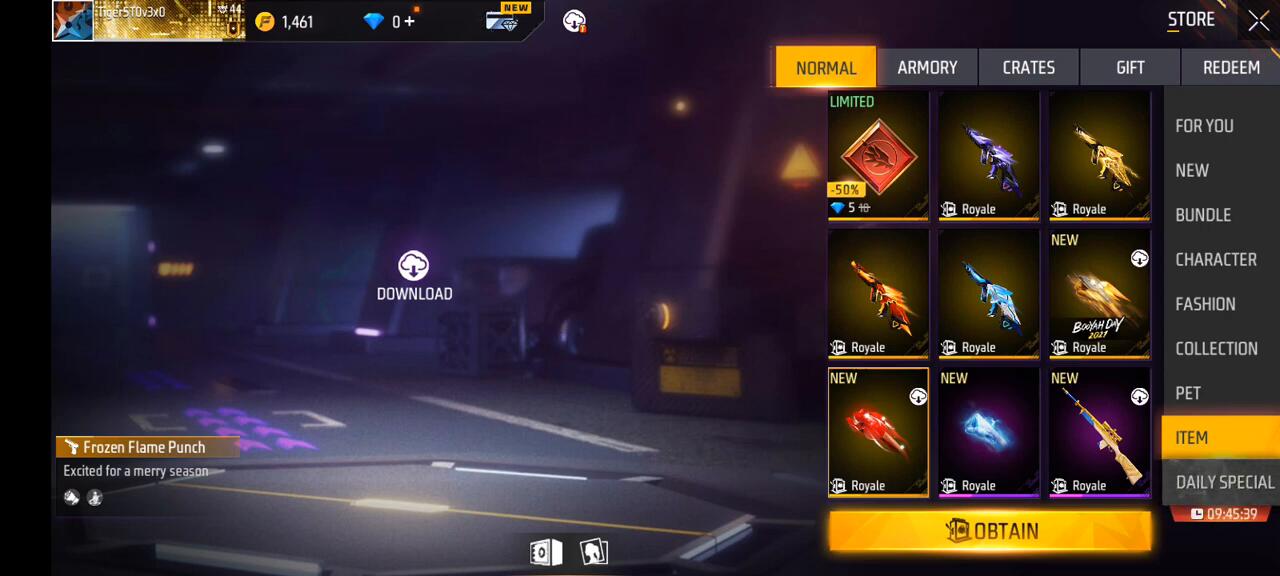
Task: Select the GIFT tab
Action: tap(1130, 67)
